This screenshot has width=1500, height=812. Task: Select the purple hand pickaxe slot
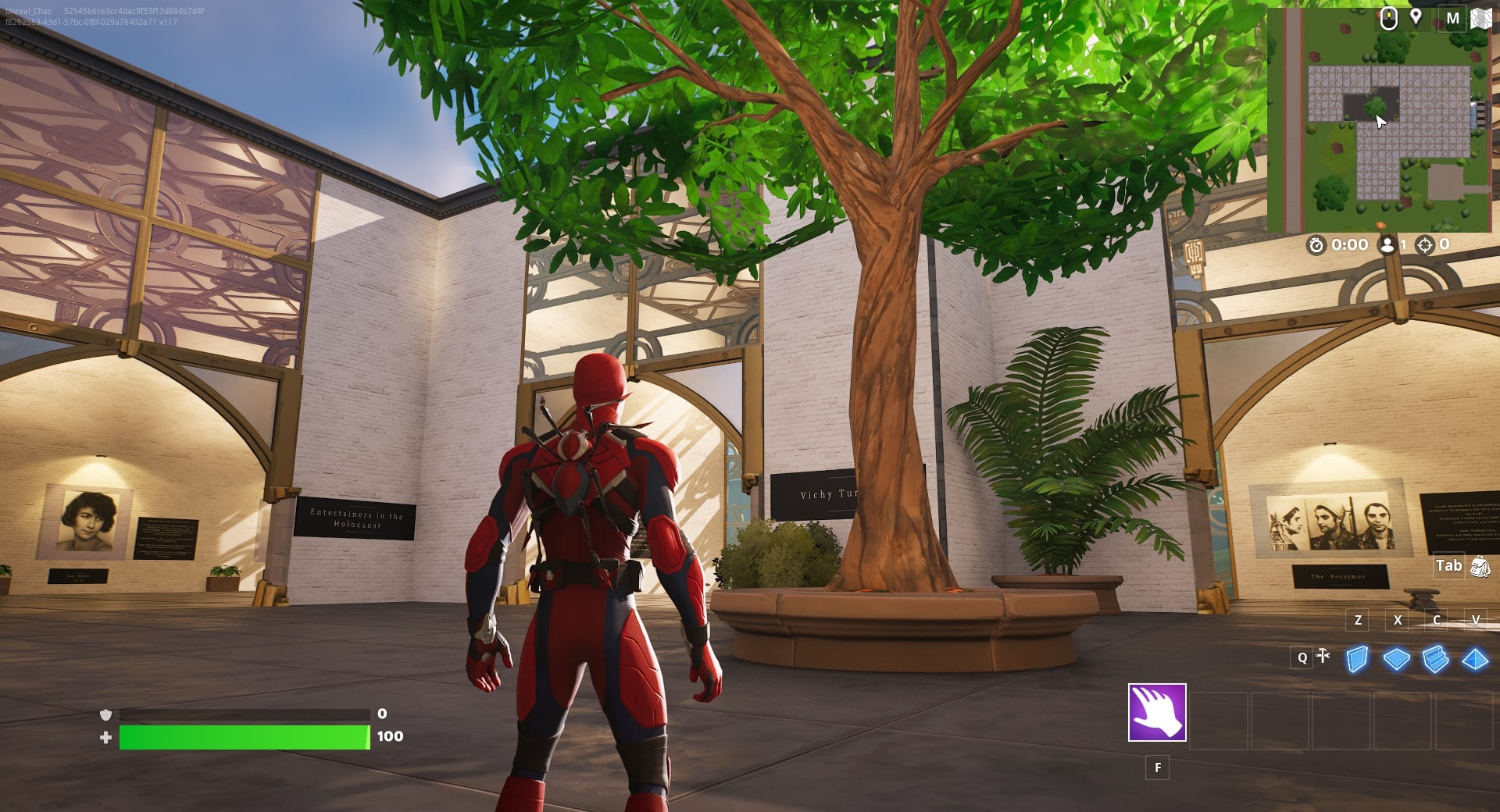point(1157,712)
